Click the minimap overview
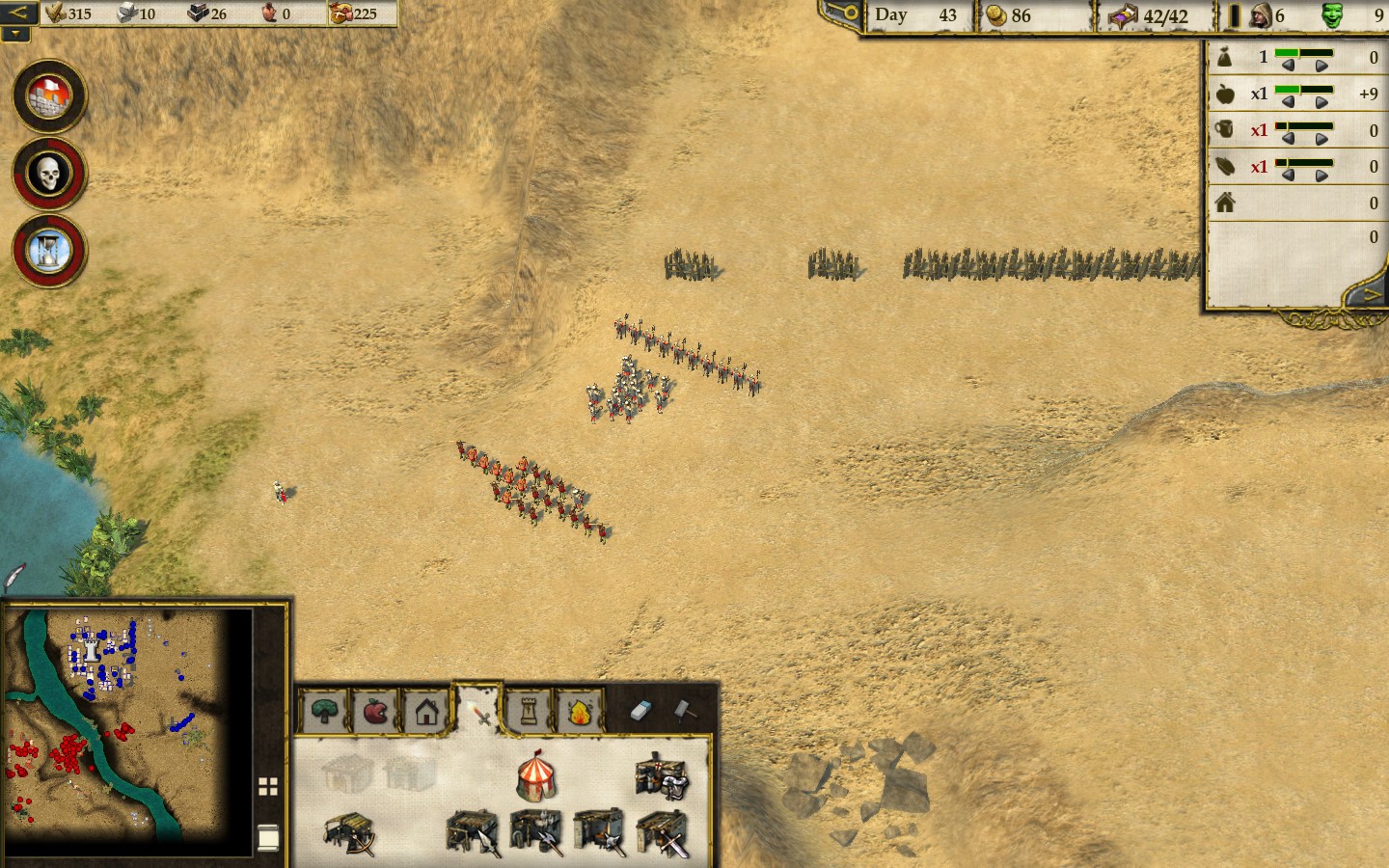This screenshot has height=868, width=1389. [127, 723]
